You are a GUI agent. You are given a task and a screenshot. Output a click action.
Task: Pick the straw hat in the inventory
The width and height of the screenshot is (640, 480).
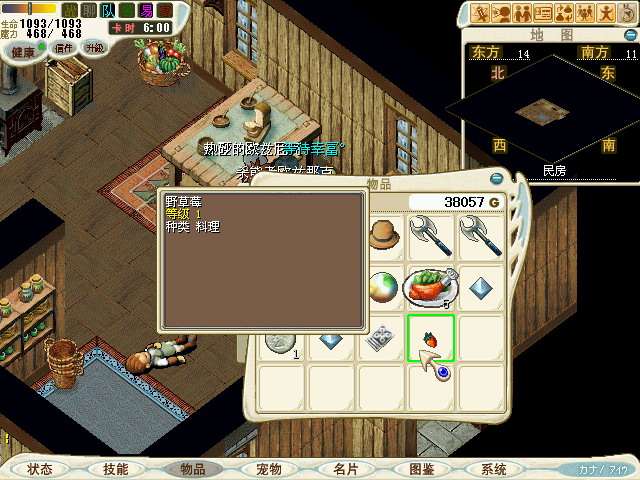382,237
